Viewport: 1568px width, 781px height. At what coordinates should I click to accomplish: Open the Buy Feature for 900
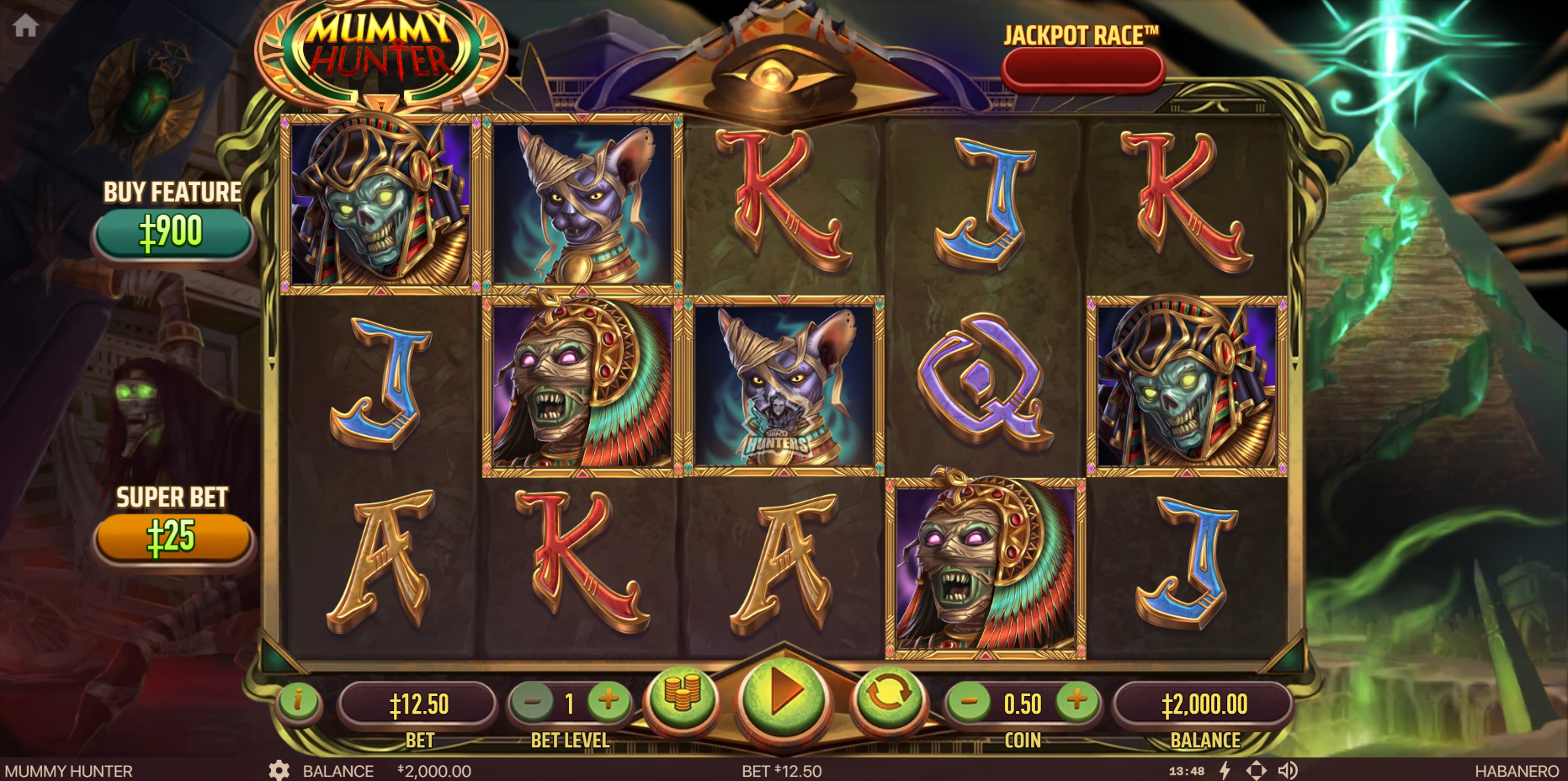173,232
